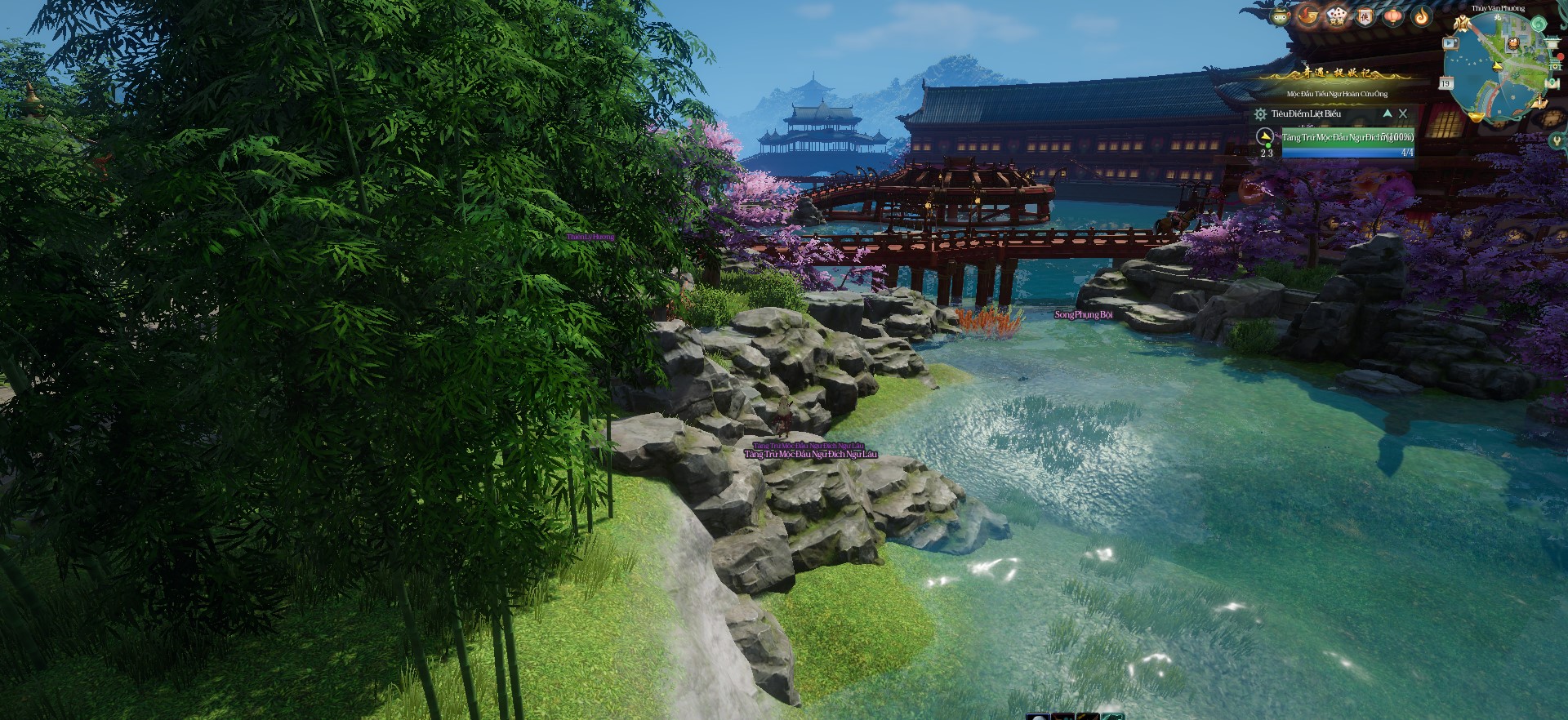Open the playing cards mini-game icon
Image resolution: width=1568 pixels, height=720 pixels.
pos(1336,16)
